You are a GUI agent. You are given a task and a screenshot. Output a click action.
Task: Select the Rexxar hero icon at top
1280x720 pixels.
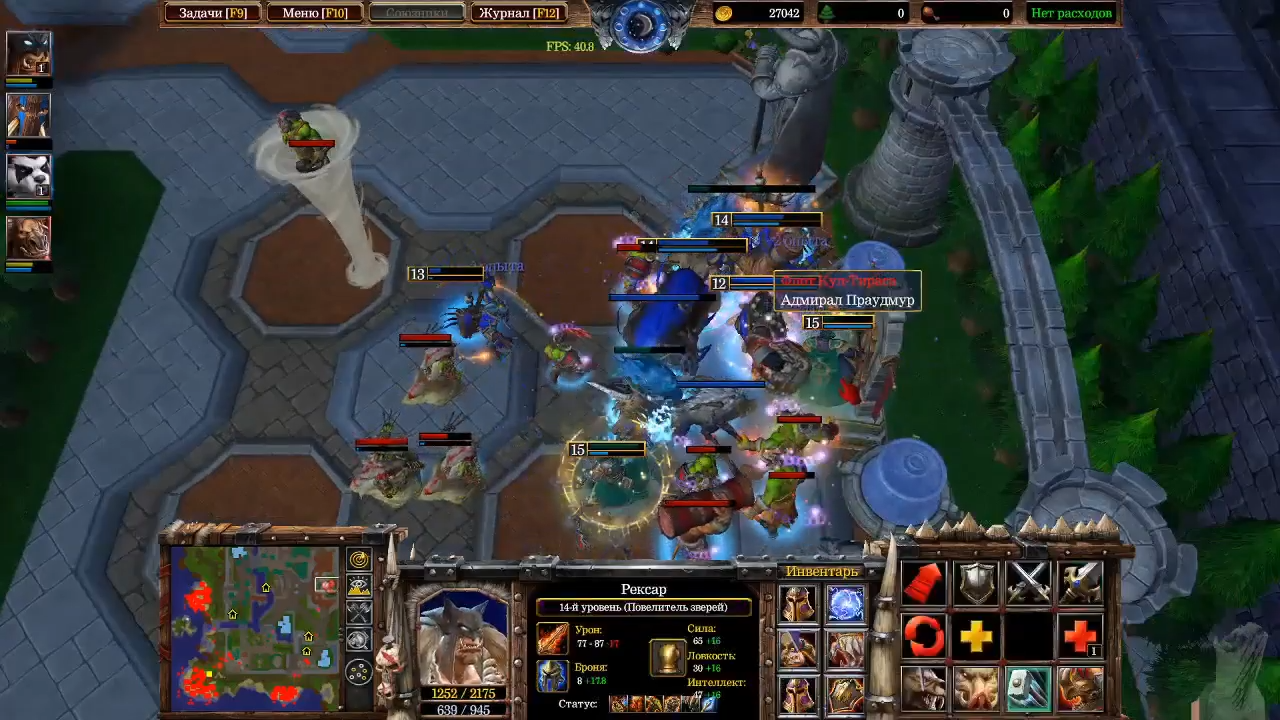coord(28,53)
